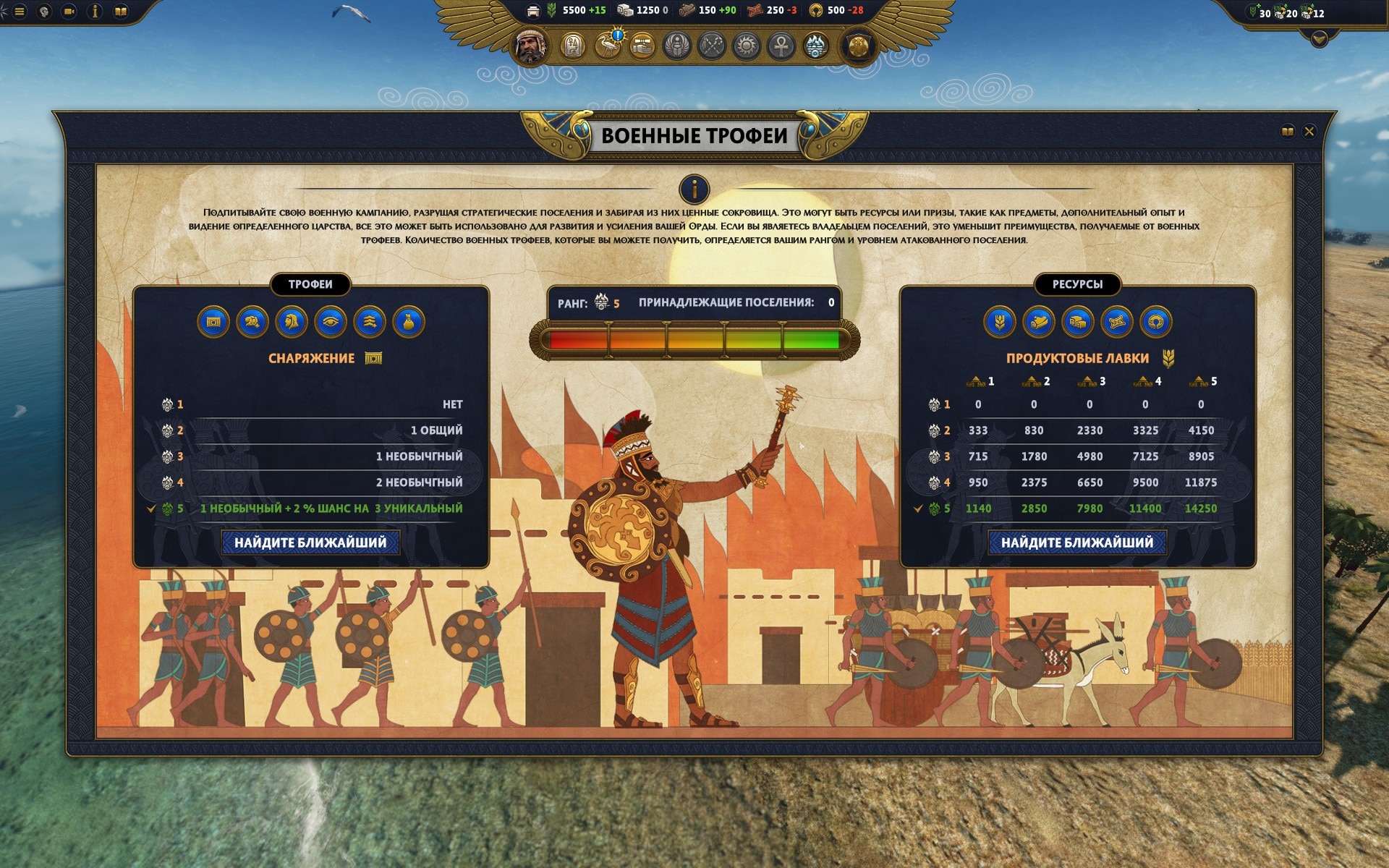Image resolution: width=1389 pixels, height=868 pixels.
Task: Choose the gold ring resource tab
Action: tap(1155, 322)
